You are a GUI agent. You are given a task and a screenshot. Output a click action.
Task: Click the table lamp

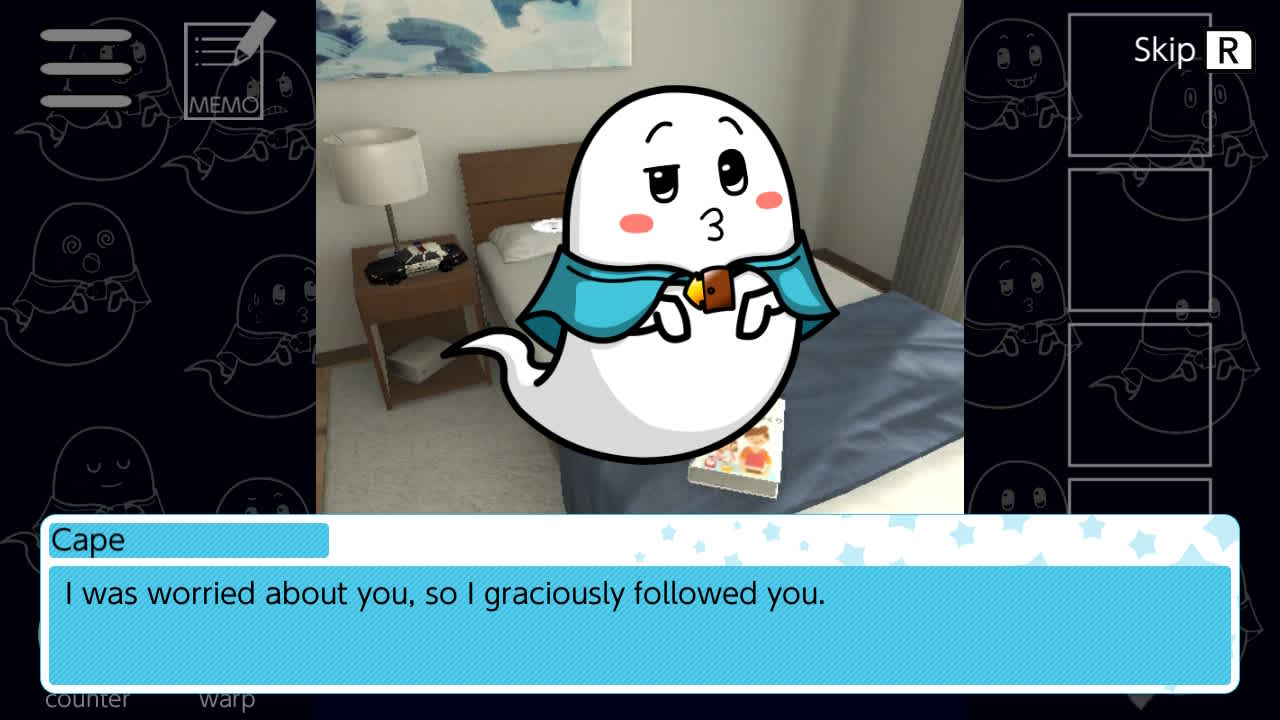click(x=380, y=165)
